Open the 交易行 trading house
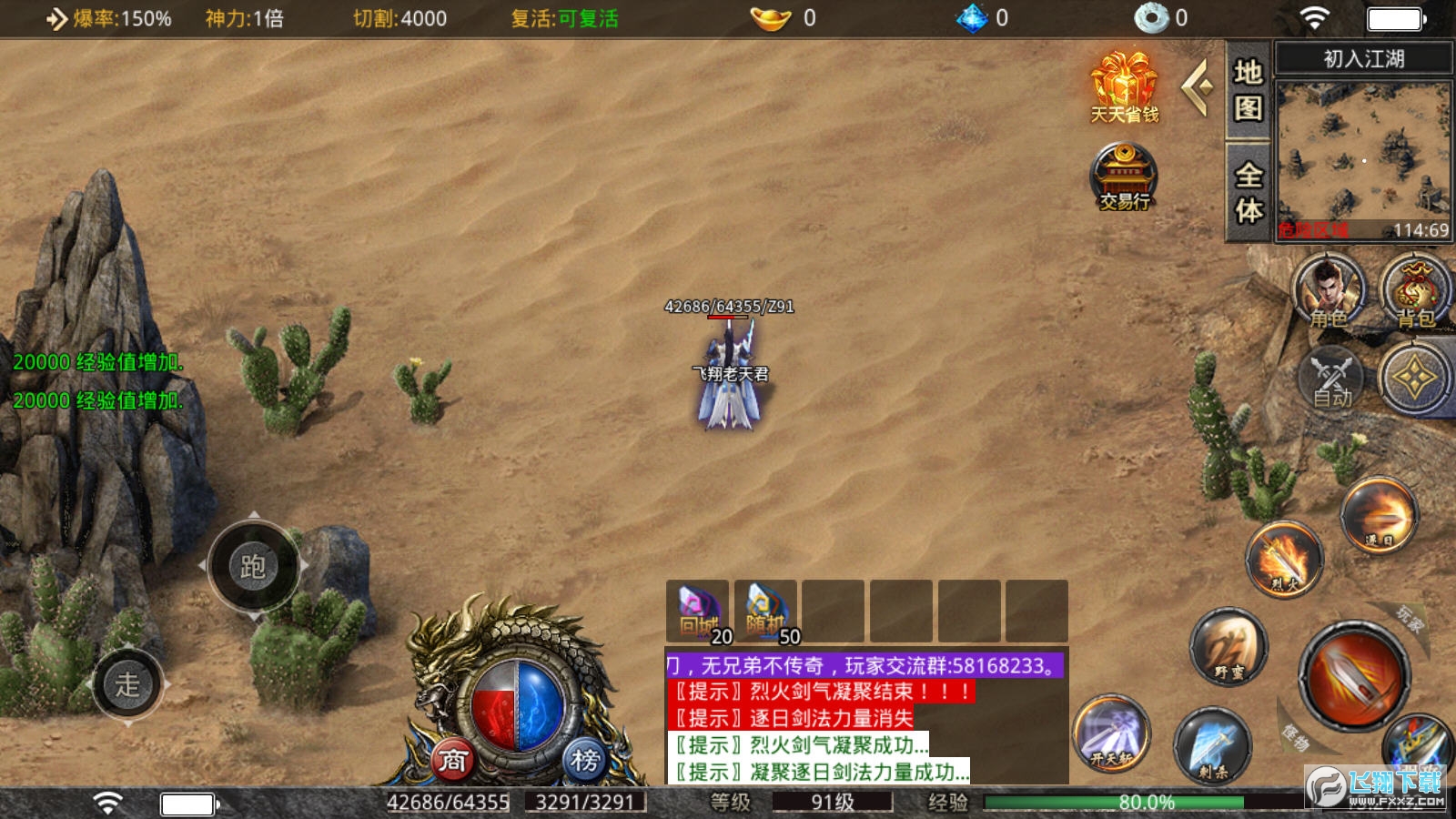Viewport: 1456px width, 819px height. pos(1125,177)
